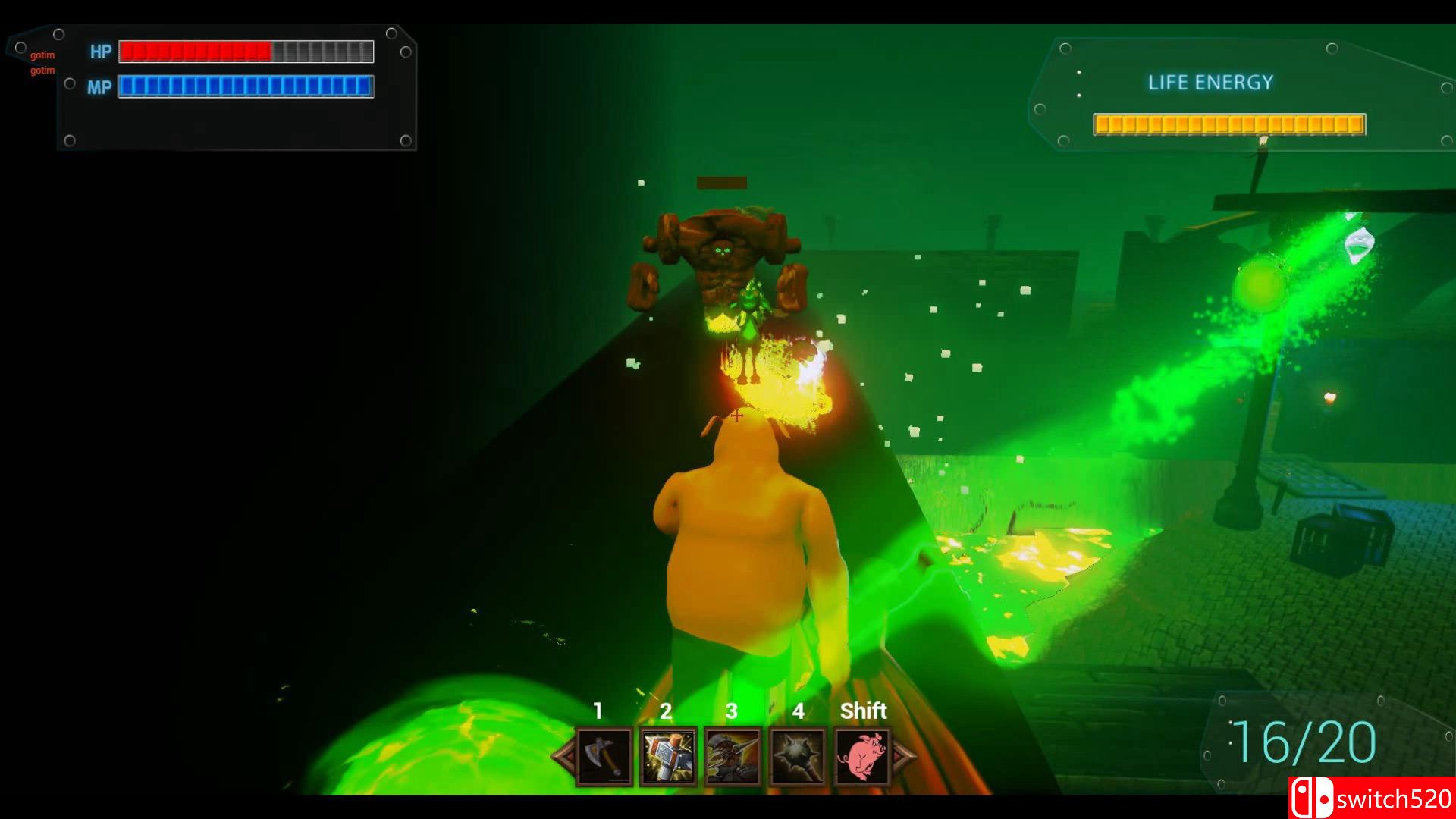Screen dimensions: 1456x819
Task: Select the axe ability in slot 1
Action: point(604,756)
